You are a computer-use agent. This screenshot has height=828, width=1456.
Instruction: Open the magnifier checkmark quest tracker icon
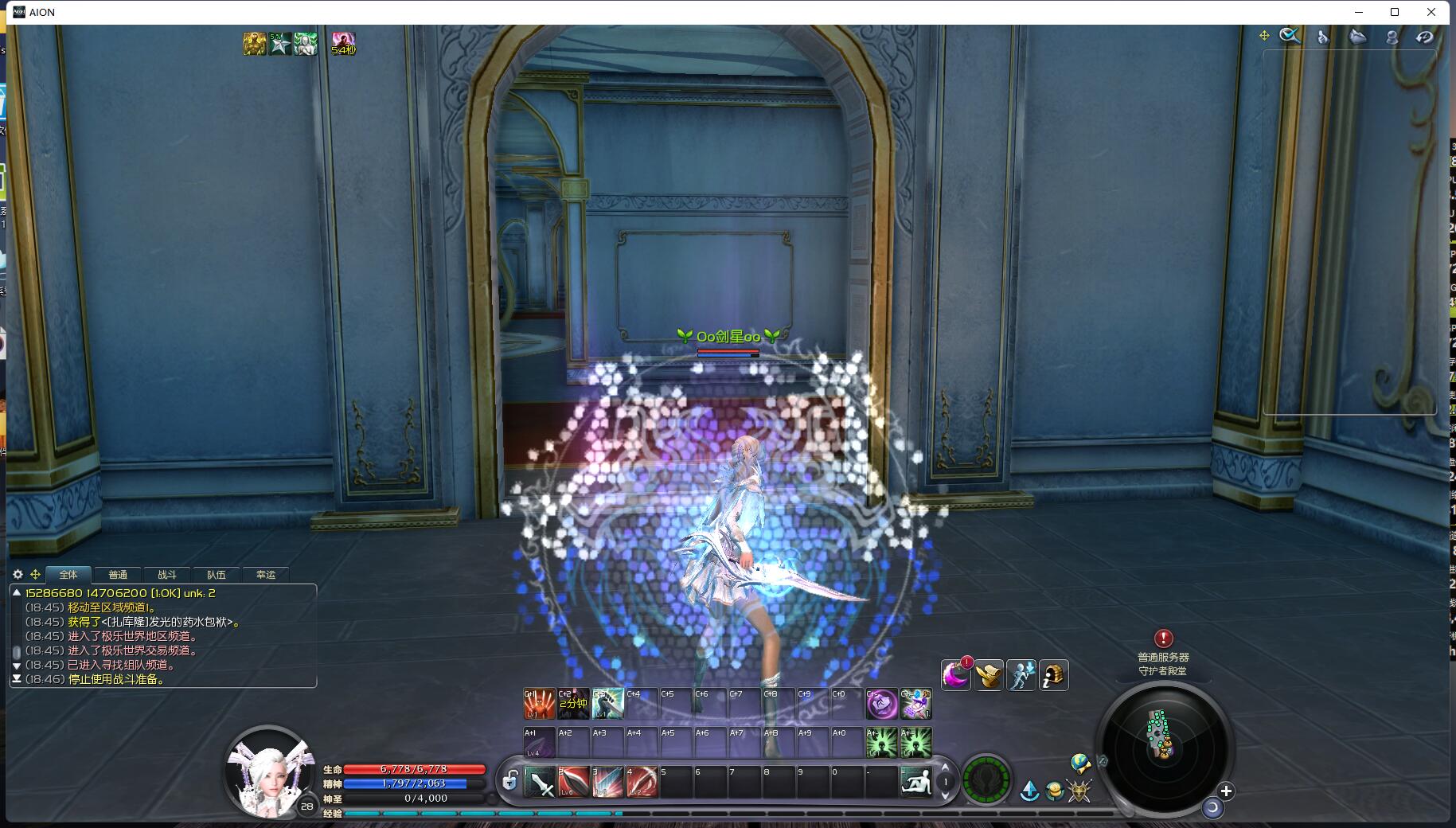click(1290, 36)
